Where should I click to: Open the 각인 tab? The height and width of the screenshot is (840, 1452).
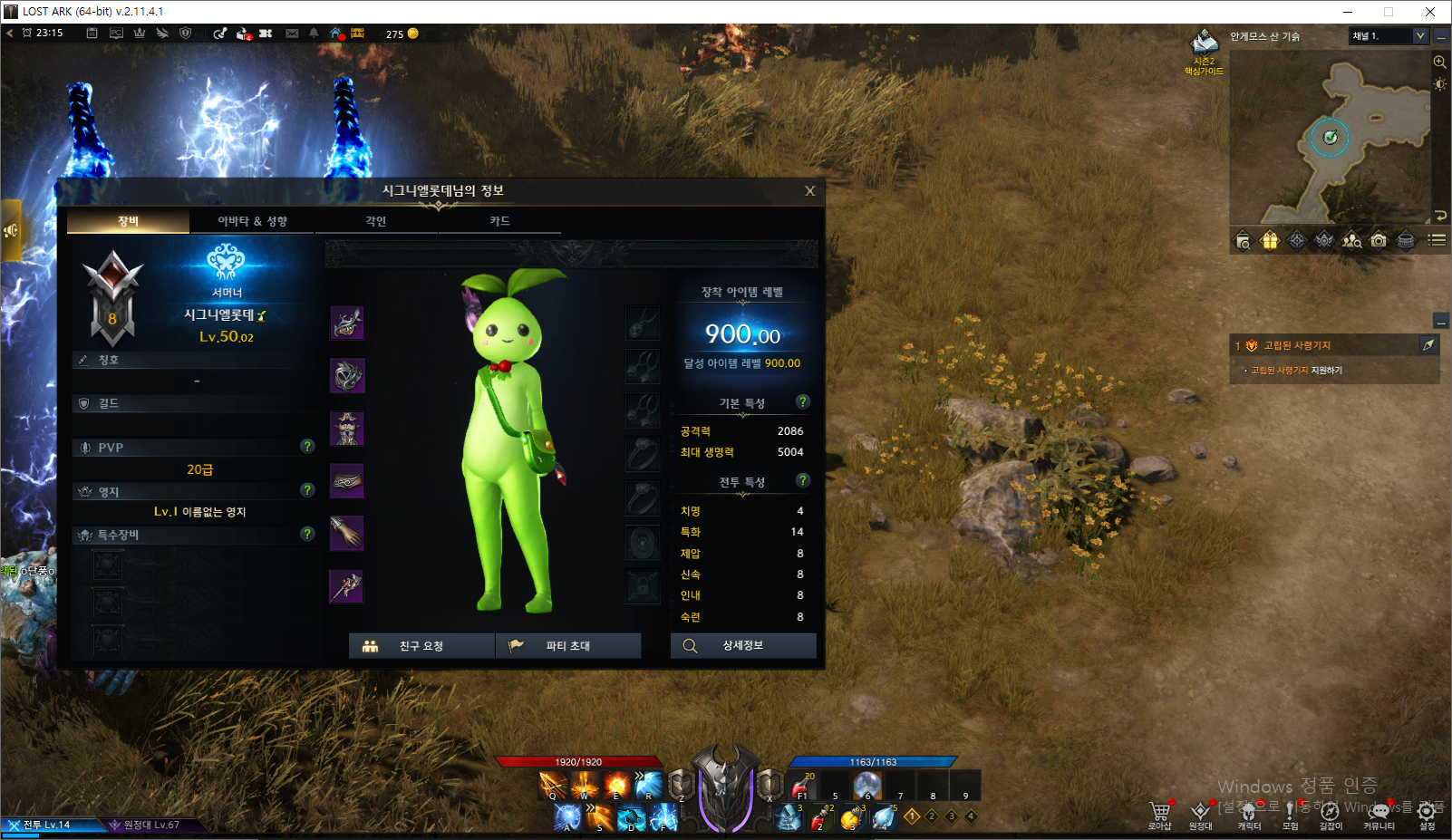coord(376,221)
